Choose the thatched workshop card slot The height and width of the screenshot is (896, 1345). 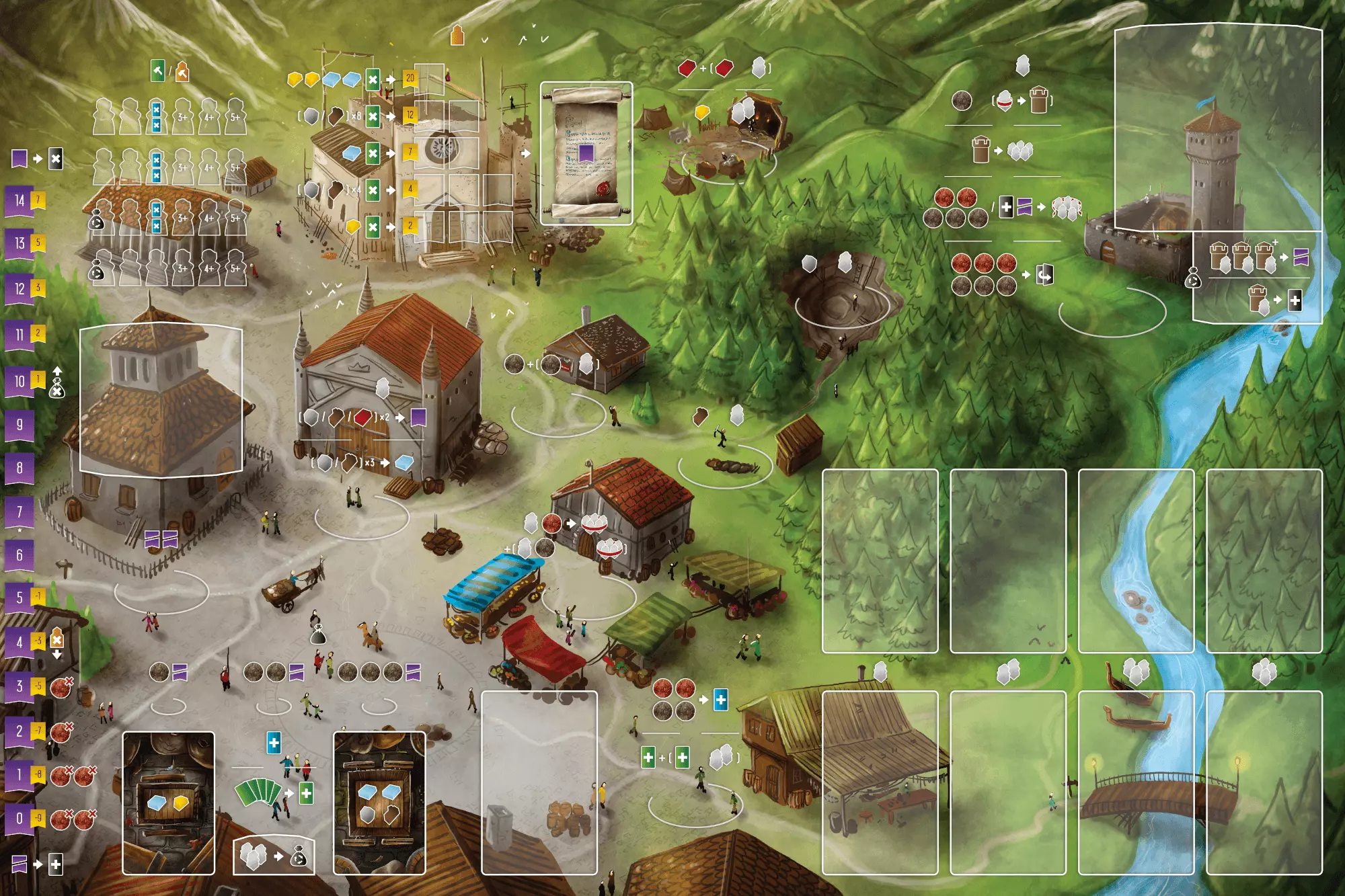tap(880, 782)
